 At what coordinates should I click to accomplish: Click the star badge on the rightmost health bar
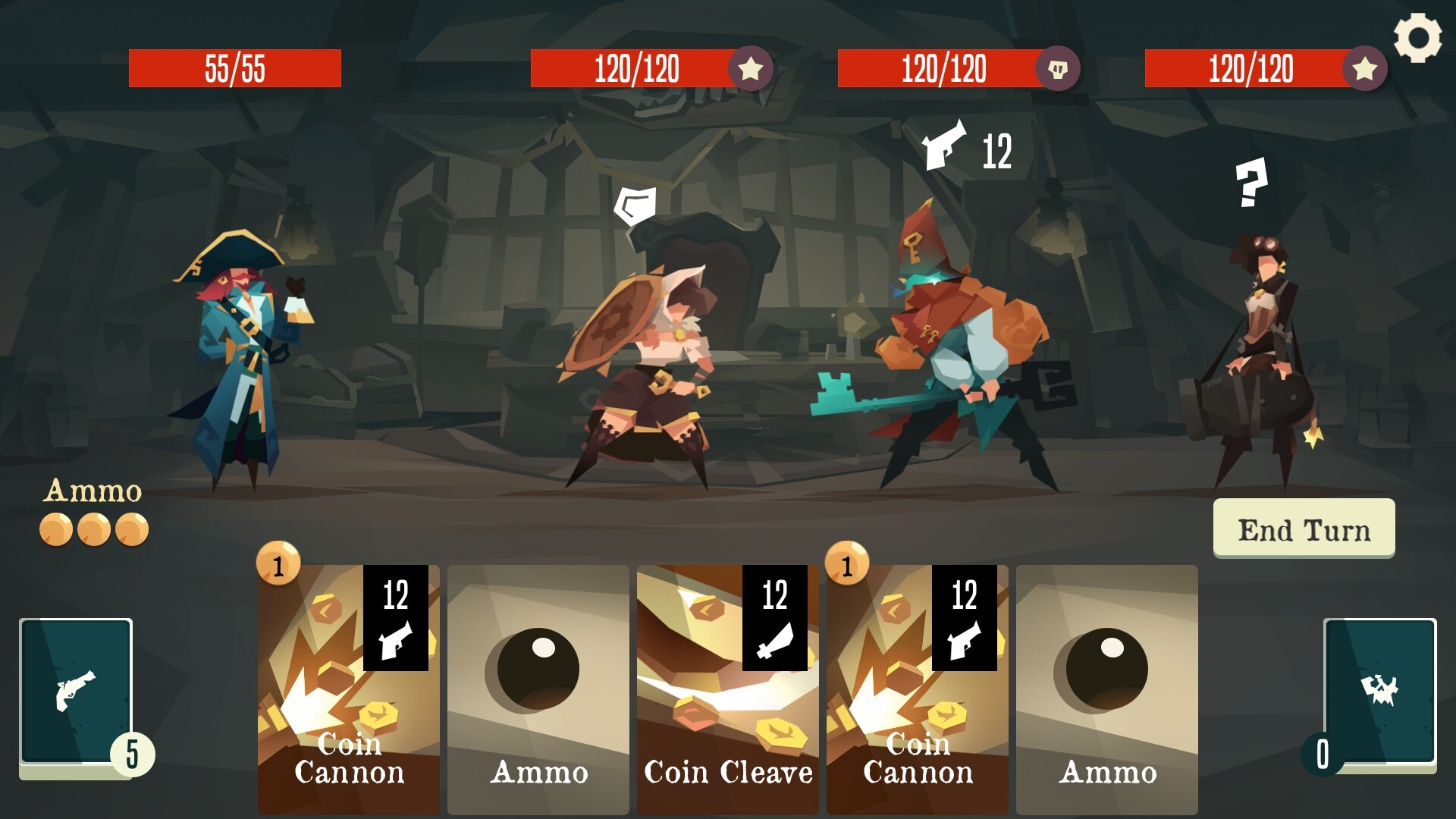pos(1365,71)
